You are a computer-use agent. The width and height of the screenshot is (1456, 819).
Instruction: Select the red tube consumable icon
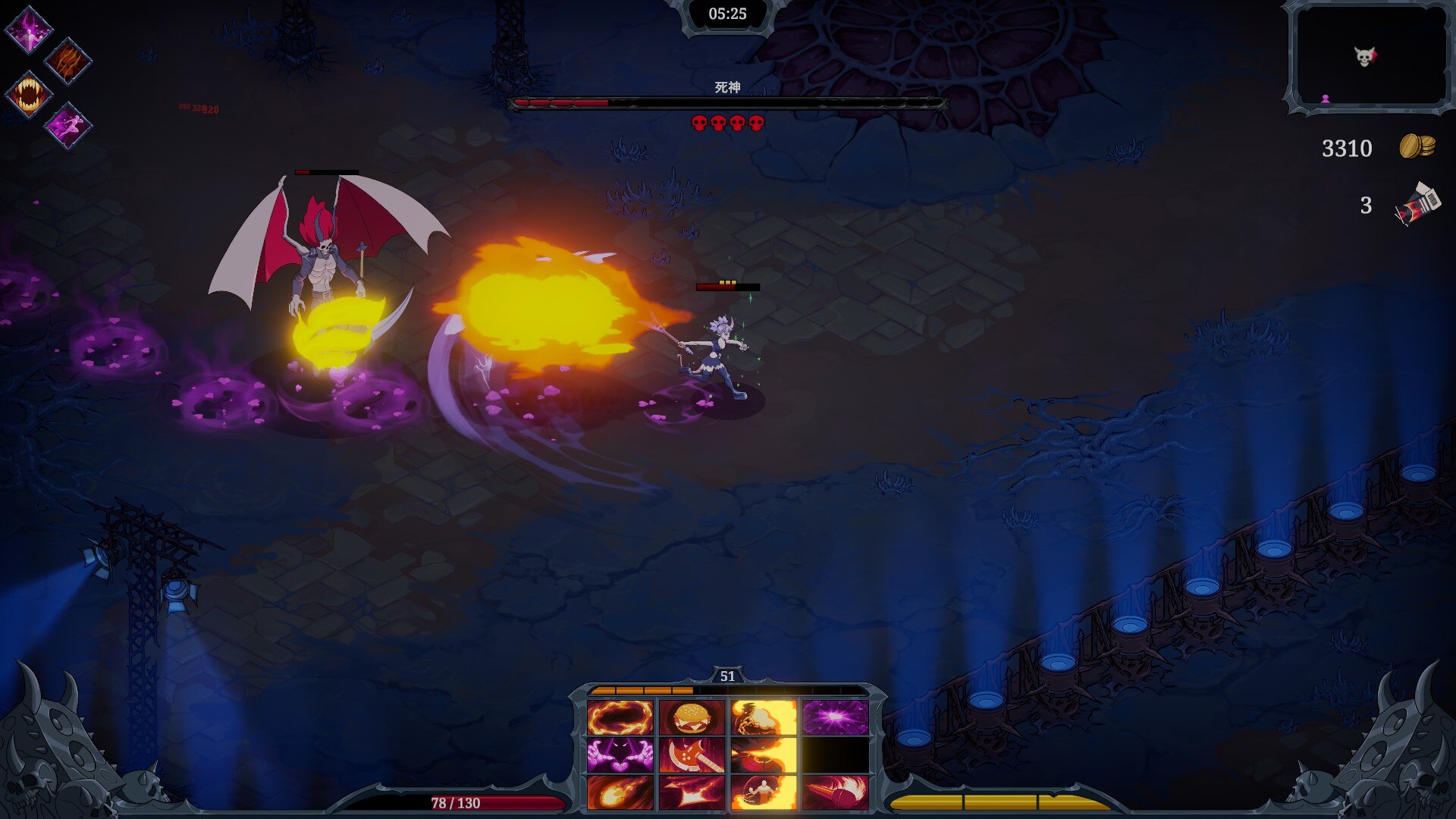1417,204
